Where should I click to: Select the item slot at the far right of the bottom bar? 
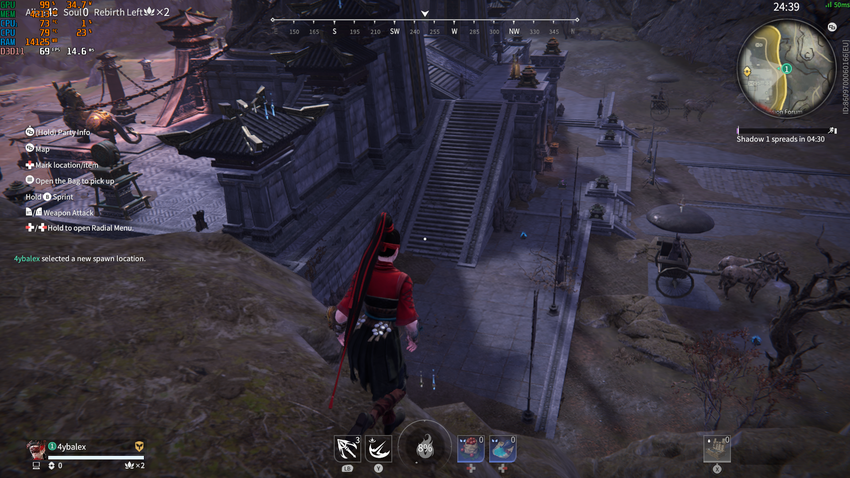tap(716, 448)
